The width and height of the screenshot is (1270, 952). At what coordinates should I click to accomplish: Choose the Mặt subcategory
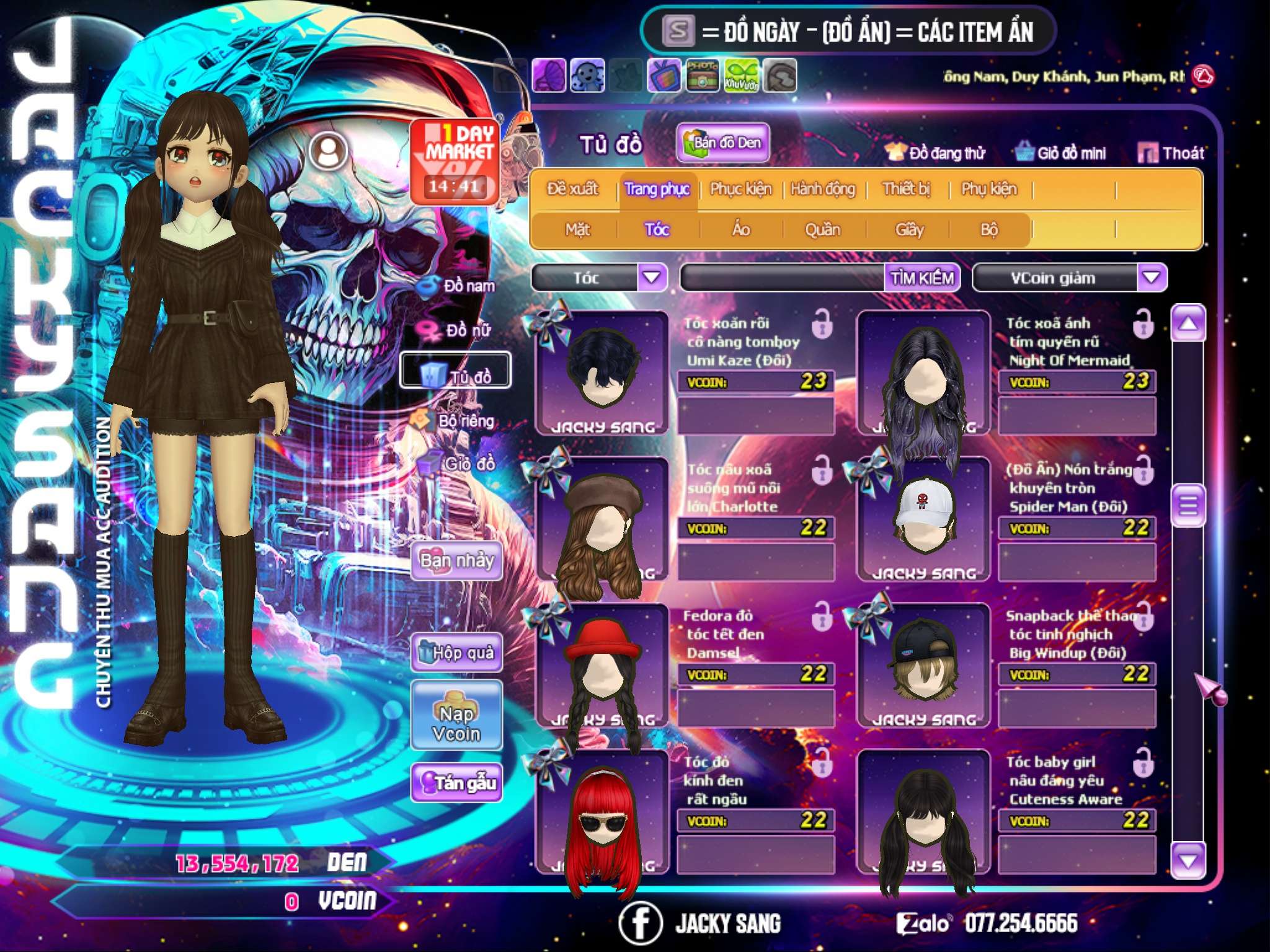coord(577,230)
